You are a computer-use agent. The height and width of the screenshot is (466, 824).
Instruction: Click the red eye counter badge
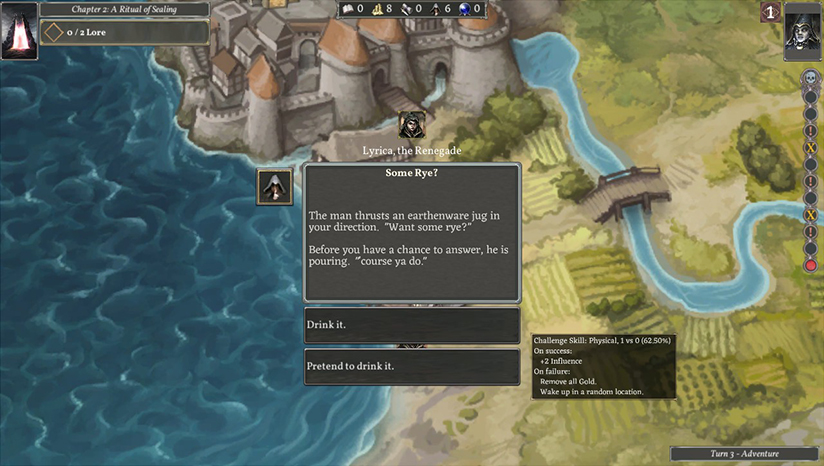coord(770,12)
